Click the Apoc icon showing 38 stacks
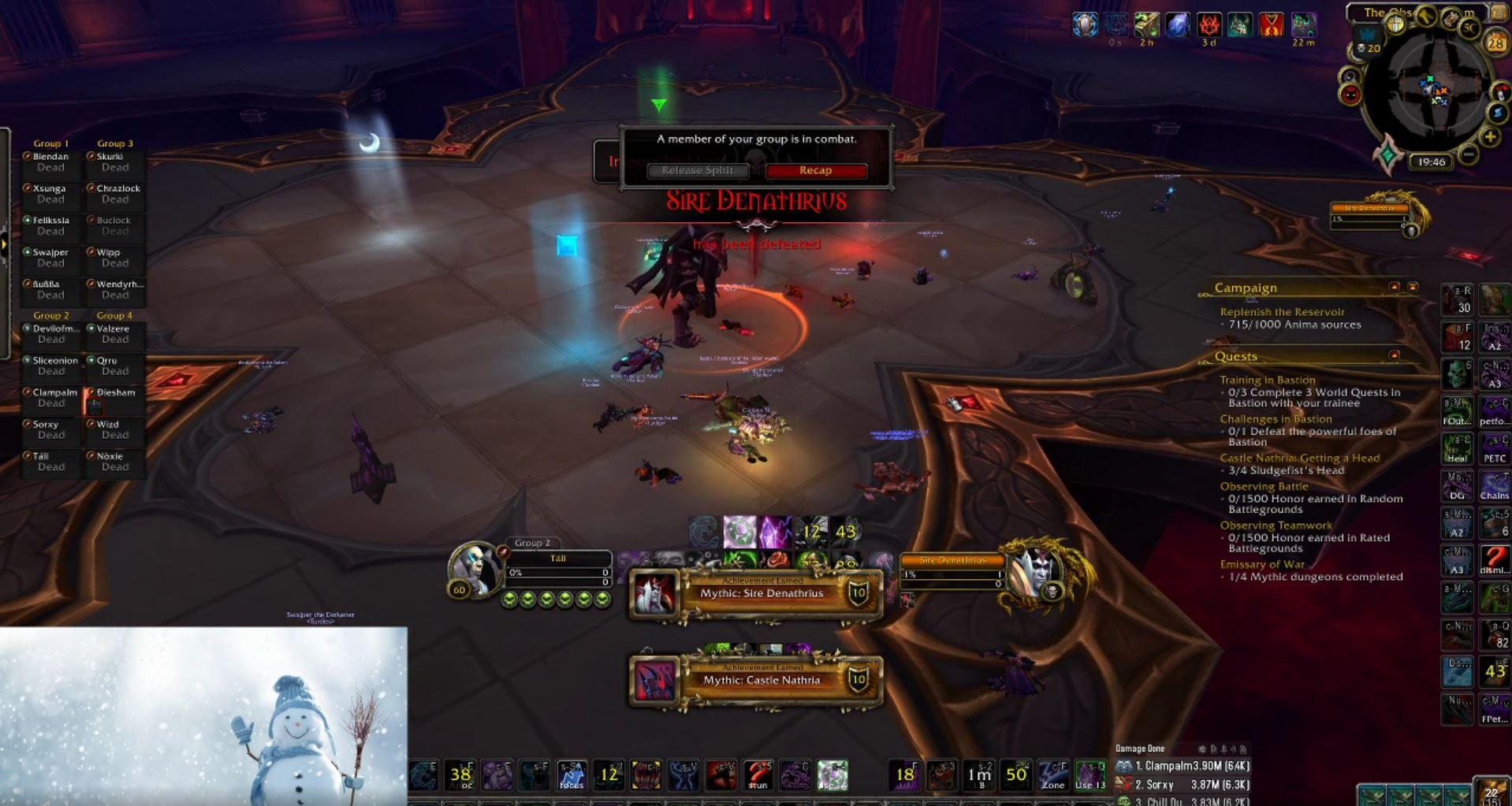 (460, 774)
